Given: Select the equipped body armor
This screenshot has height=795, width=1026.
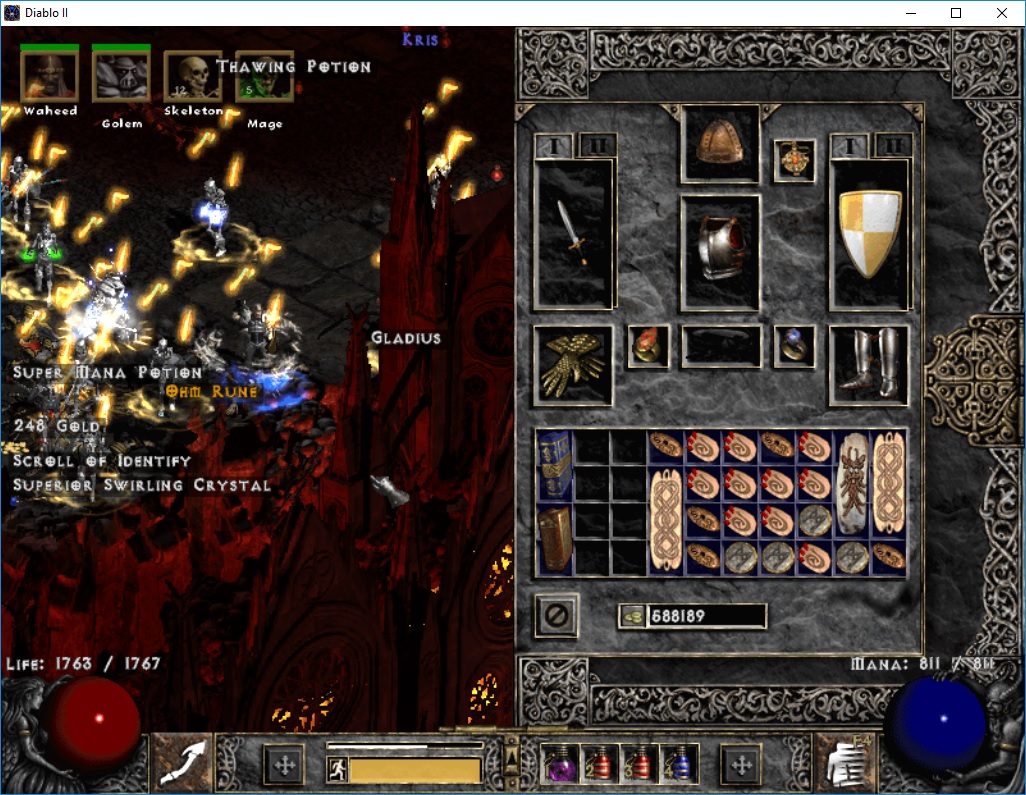Looking at the screenshot, I should 720,252.
